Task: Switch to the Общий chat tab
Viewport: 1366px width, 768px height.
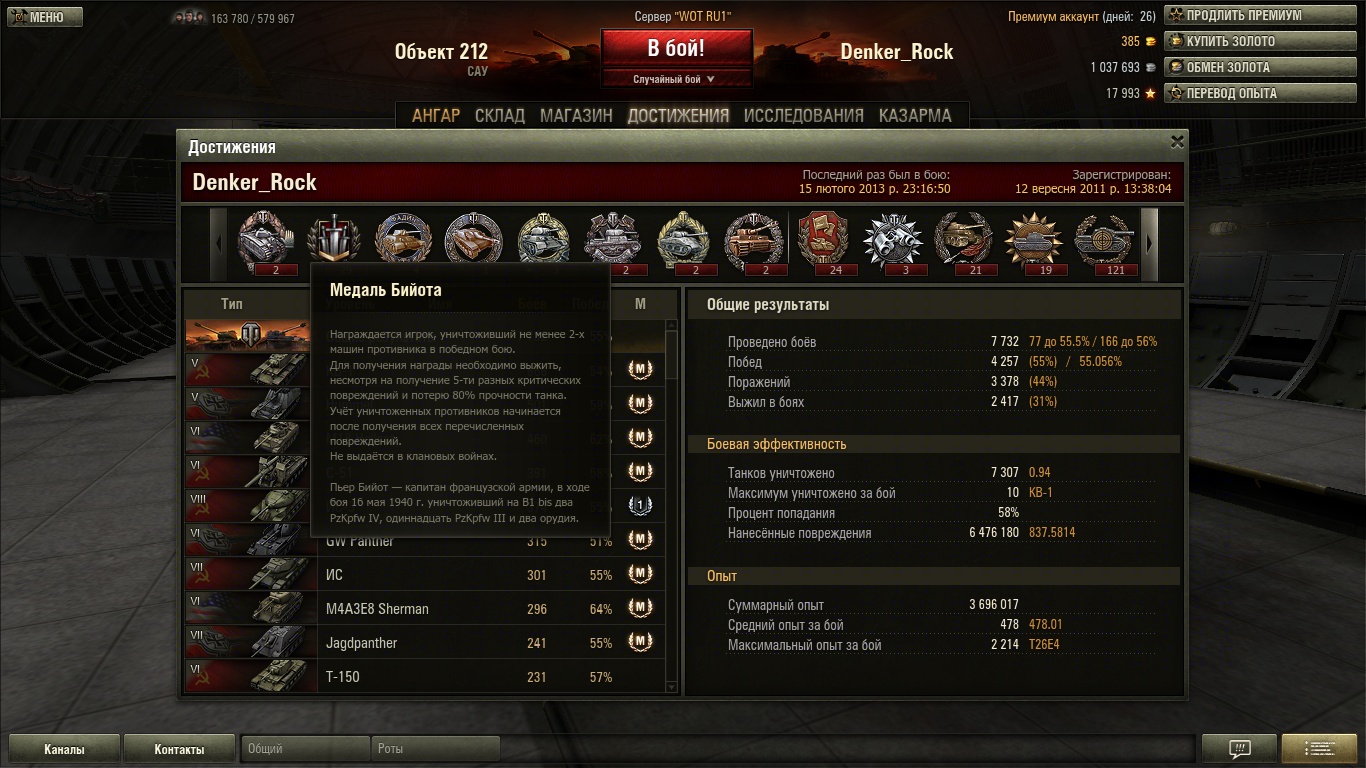Action: click(x=305, y=749)
